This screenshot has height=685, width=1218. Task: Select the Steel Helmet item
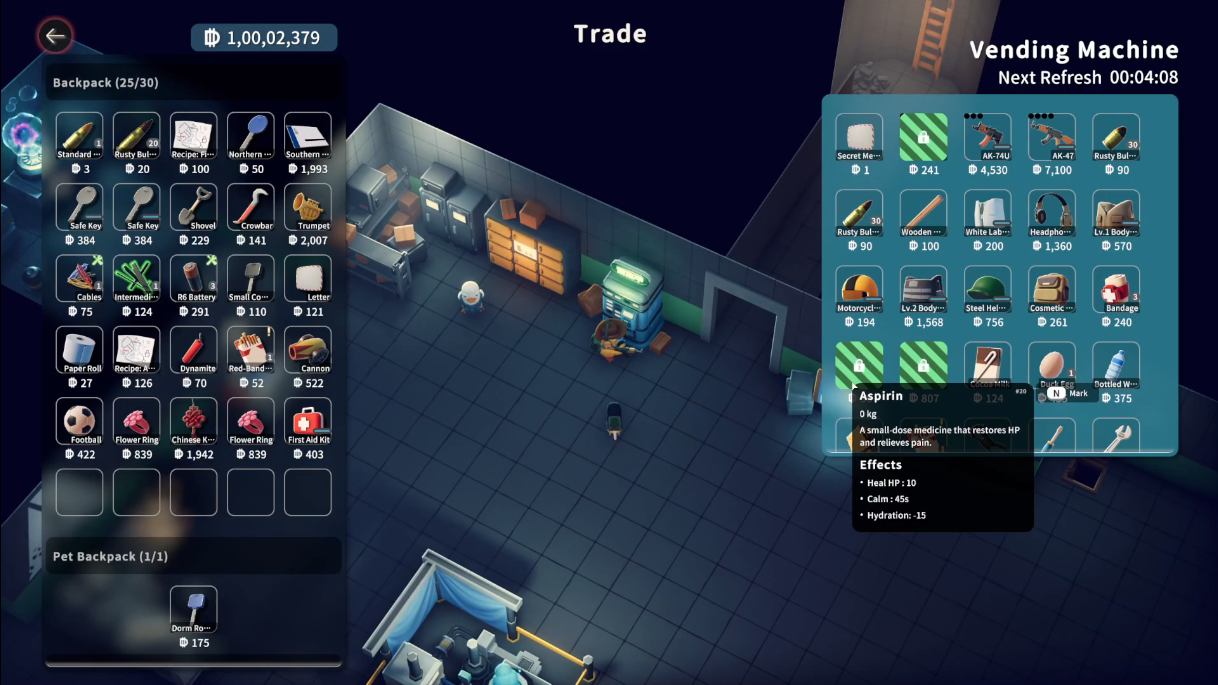[x=987, y=291]
